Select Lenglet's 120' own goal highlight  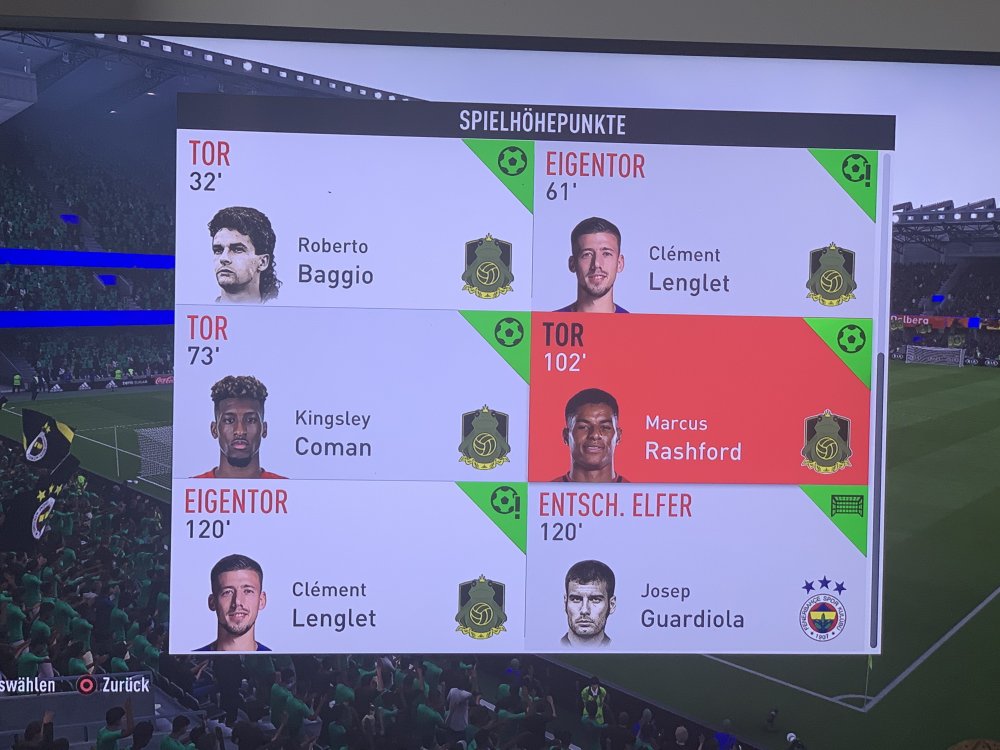coord(348,567)
